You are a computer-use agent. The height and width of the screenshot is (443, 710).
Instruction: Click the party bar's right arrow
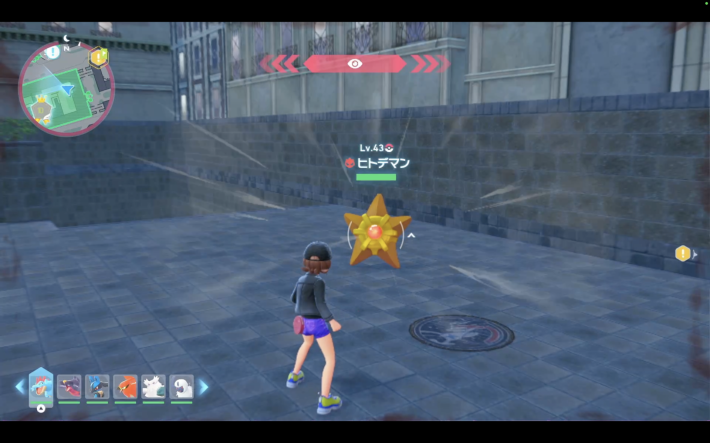click(204, 386)
